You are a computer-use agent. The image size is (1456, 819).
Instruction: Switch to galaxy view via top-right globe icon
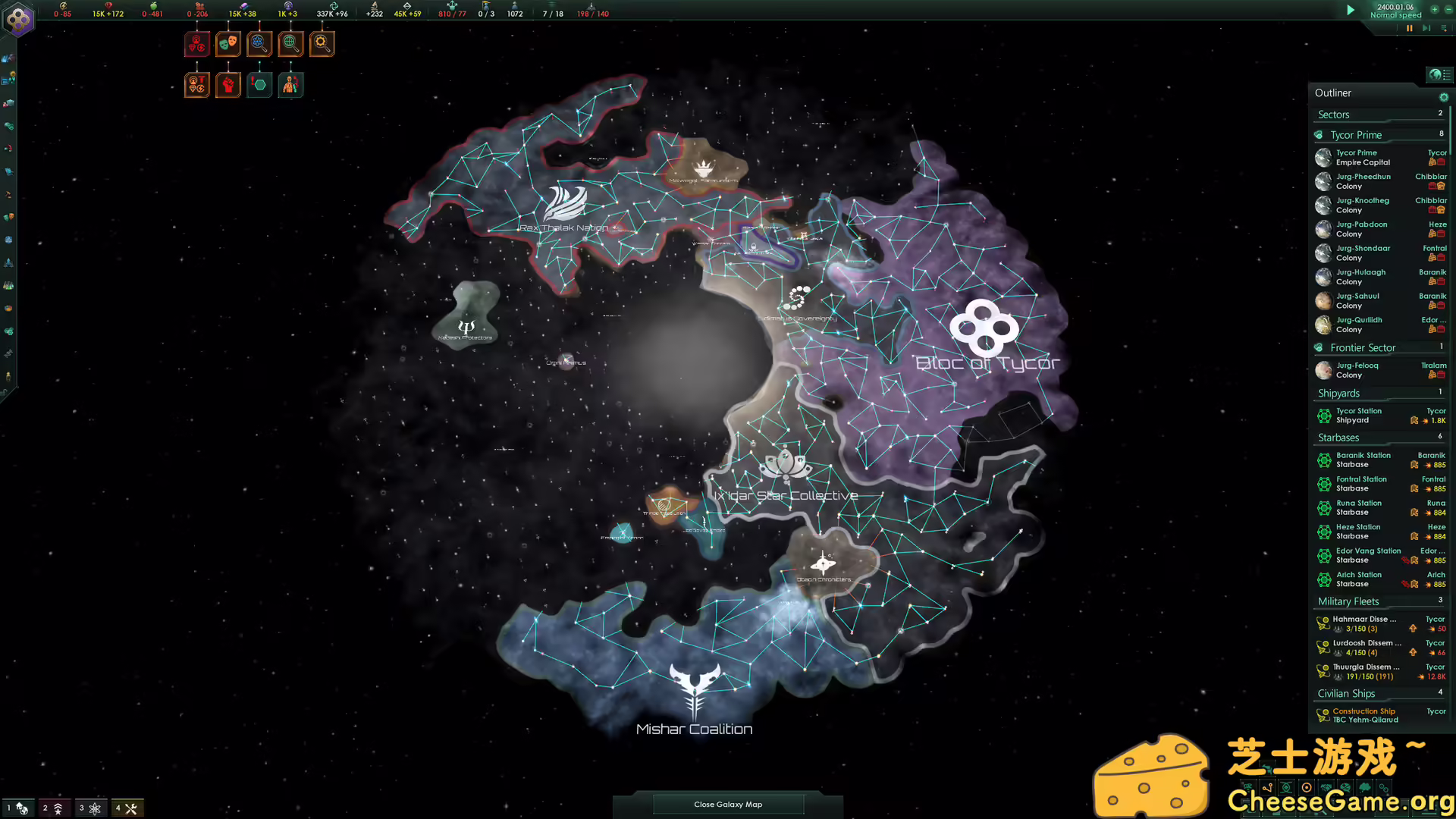tap(1436, 75)
